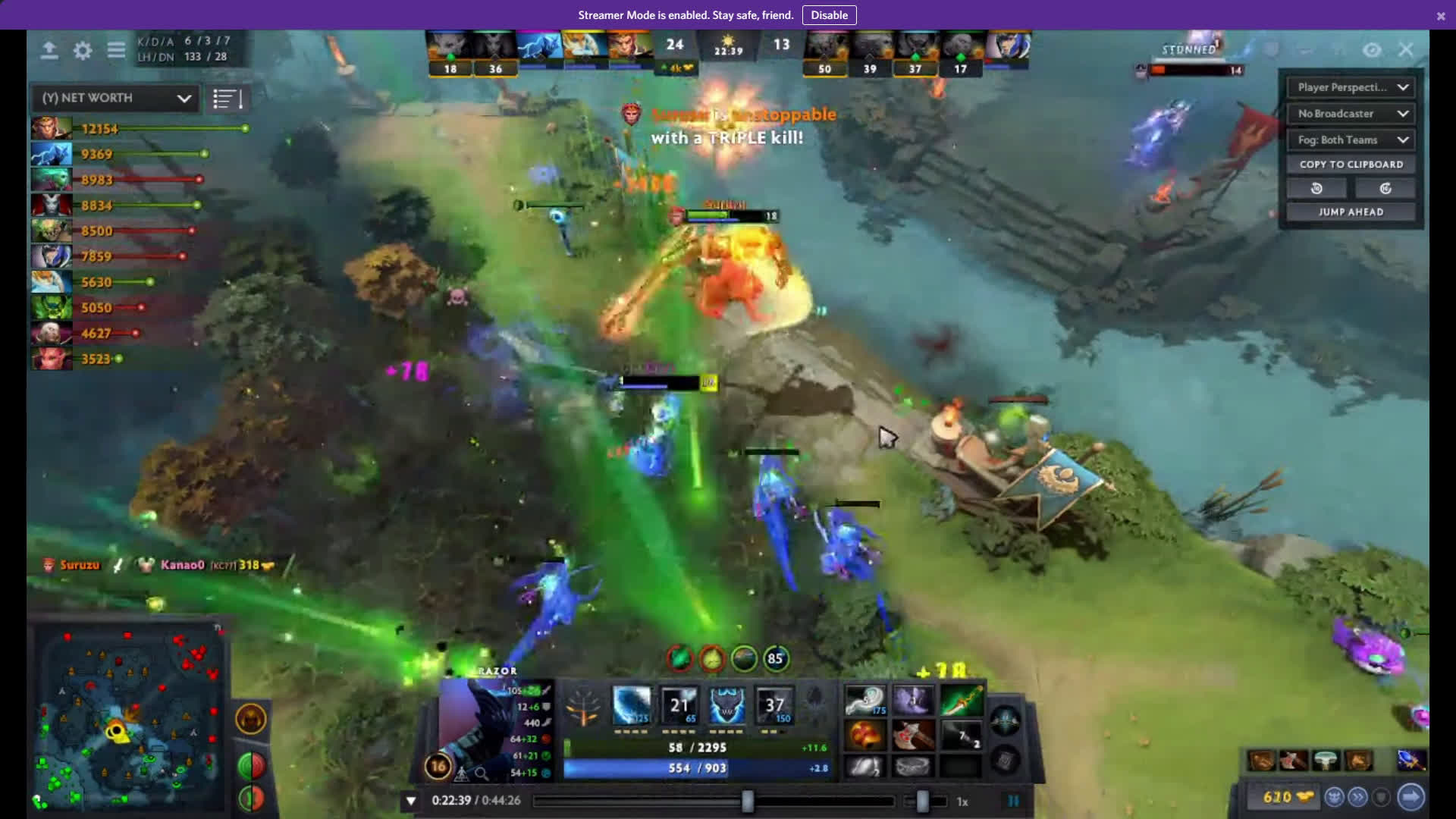The width and height of the screenshot is (1456, 819).
Task: Select Razor's Plasma Field ability icon
Action: tap(631, 705)
